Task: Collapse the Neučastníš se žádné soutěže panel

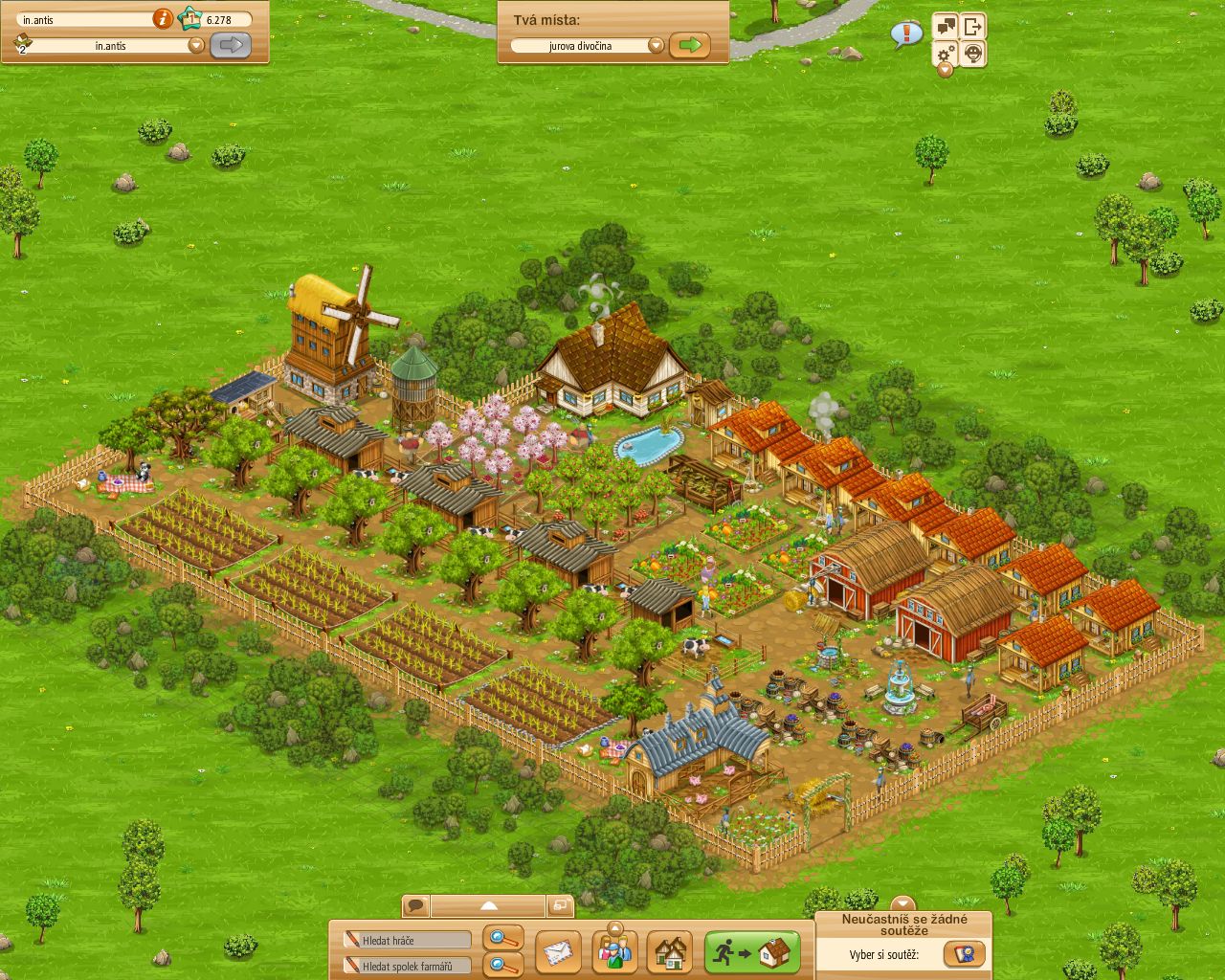Action: tap(901, 901)
